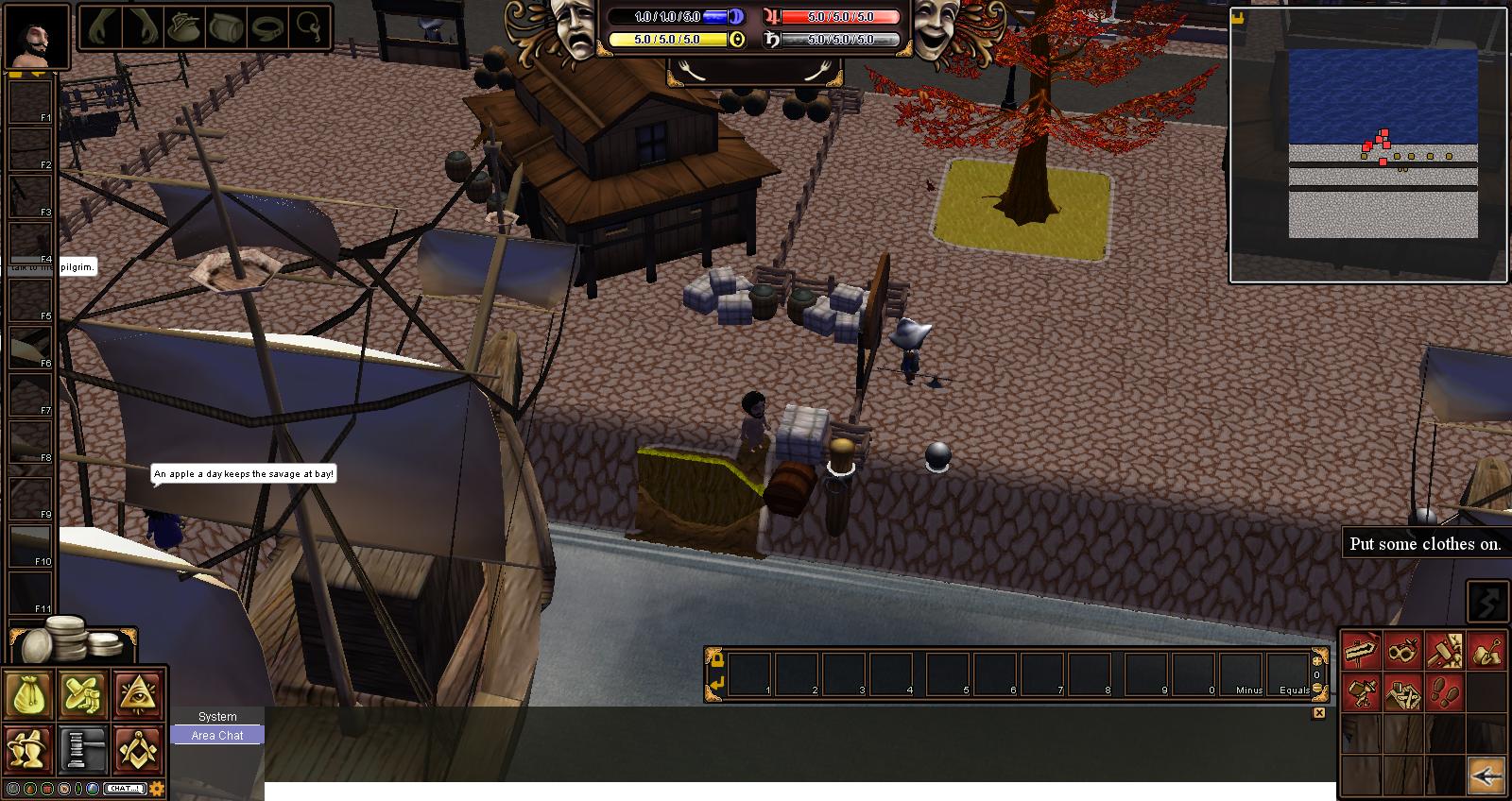Switch to the System chat tab
1512x801 pixels.
tap(217, 717)
